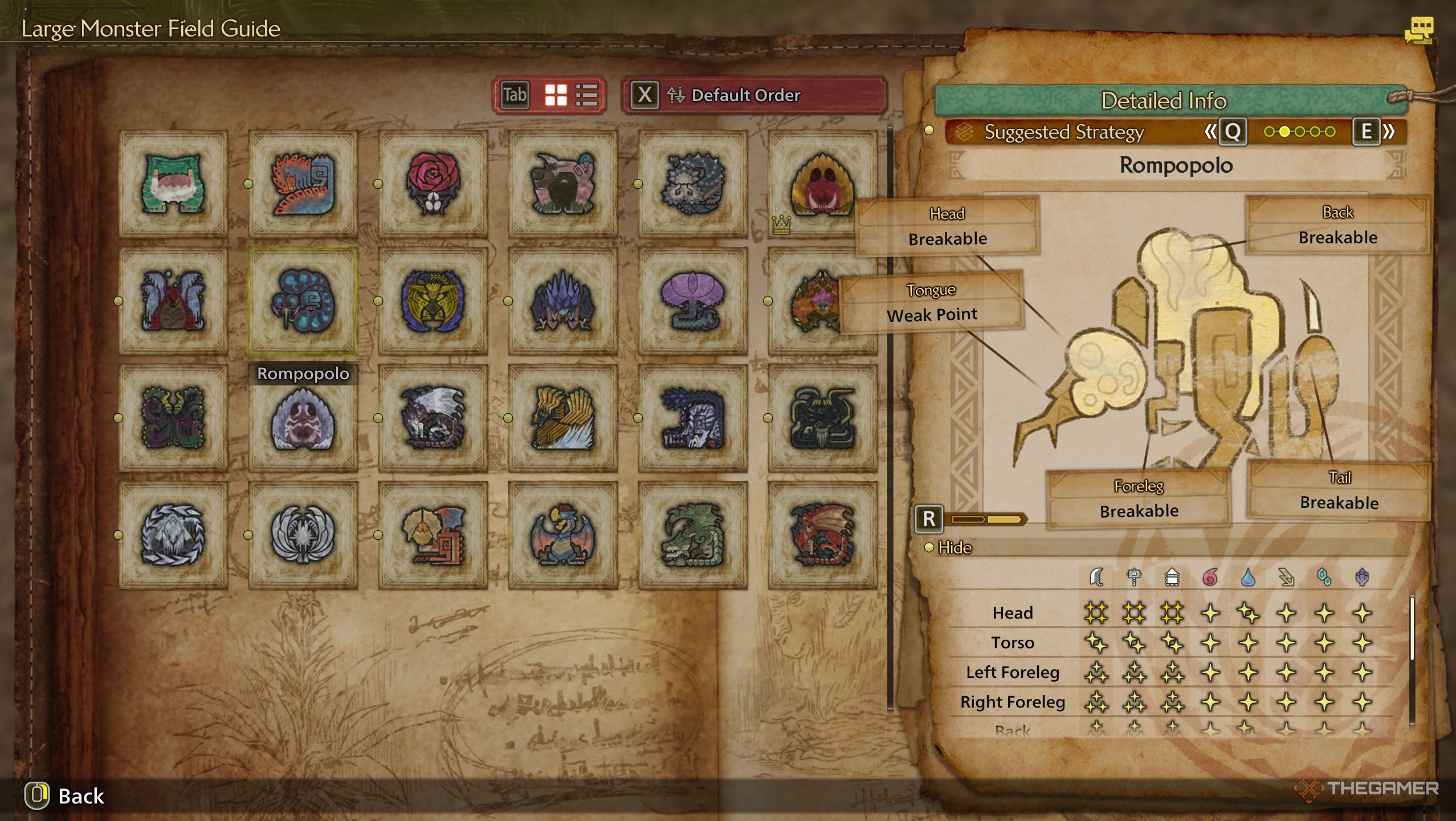
Task: Choose the red rose monster icon
Action: [x=433, y=183]
